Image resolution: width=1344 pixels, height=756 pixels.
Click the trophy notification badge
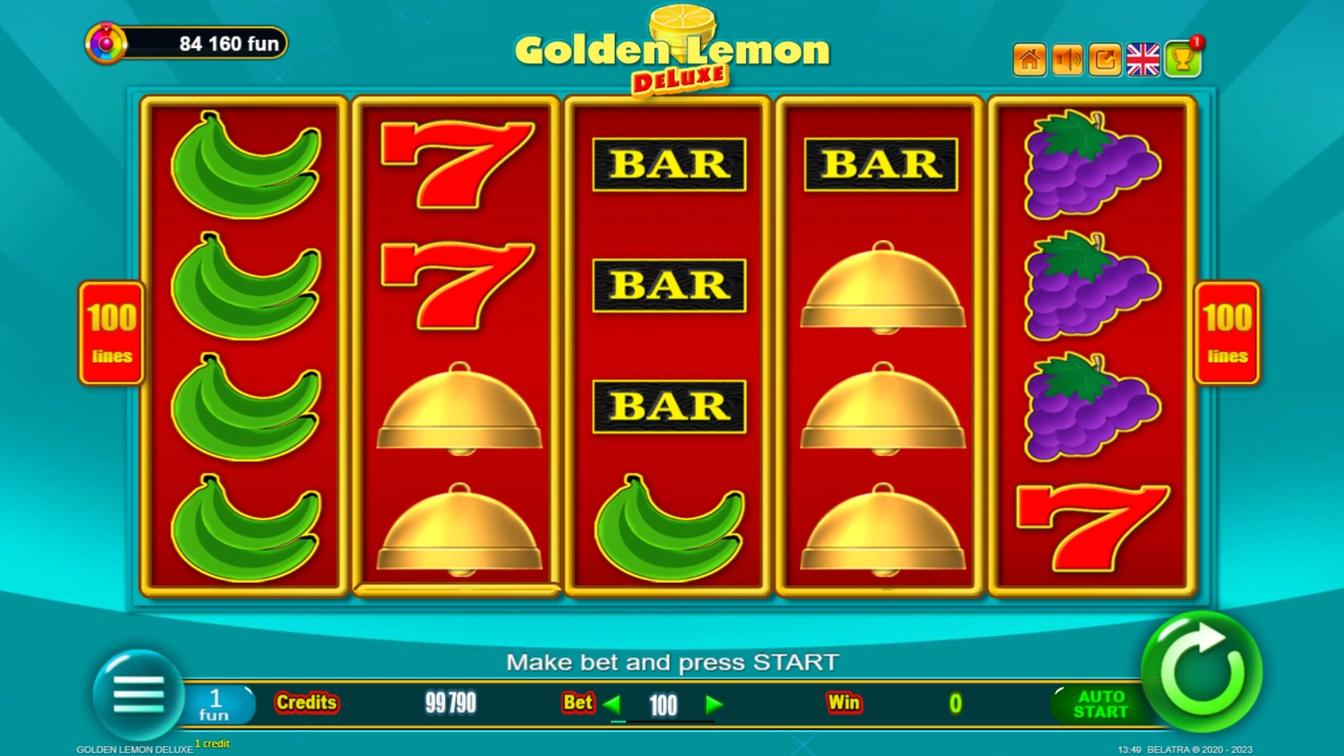coord(1196,44)
